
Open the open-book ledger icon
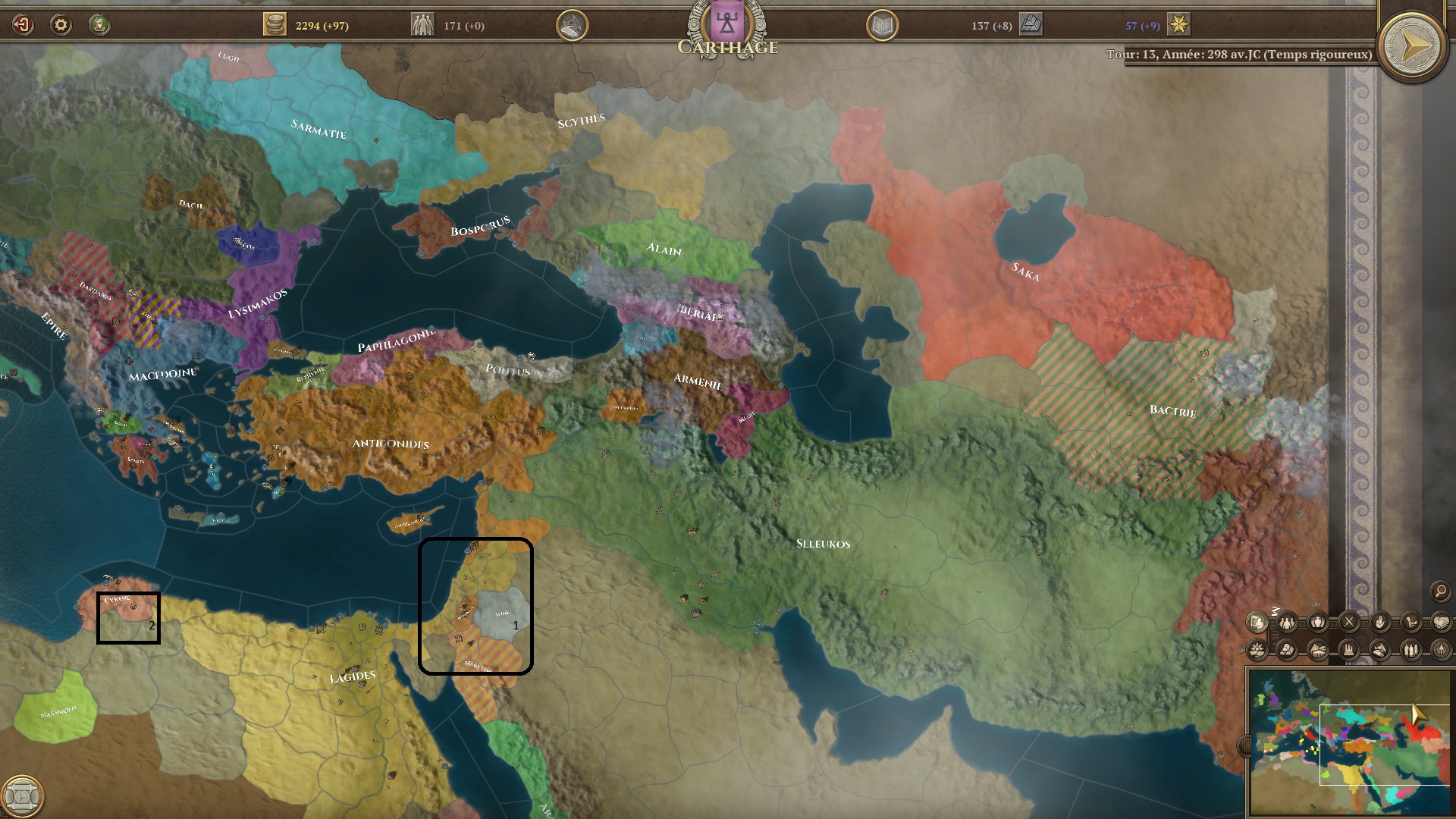click(882, 26)
